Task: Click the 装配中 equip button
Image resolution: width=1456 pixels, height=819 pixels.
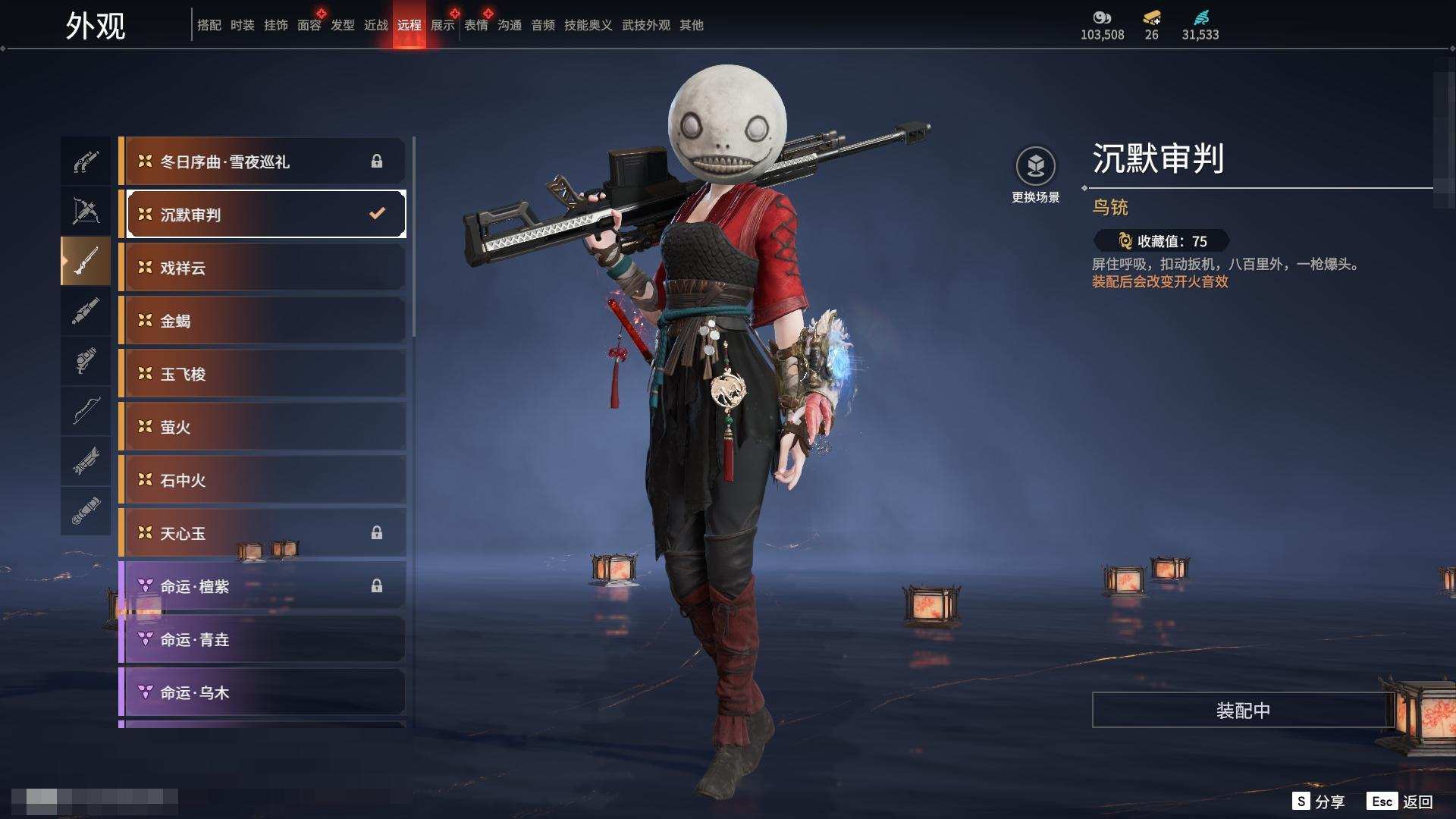Action: click(x=1242, y=711)
